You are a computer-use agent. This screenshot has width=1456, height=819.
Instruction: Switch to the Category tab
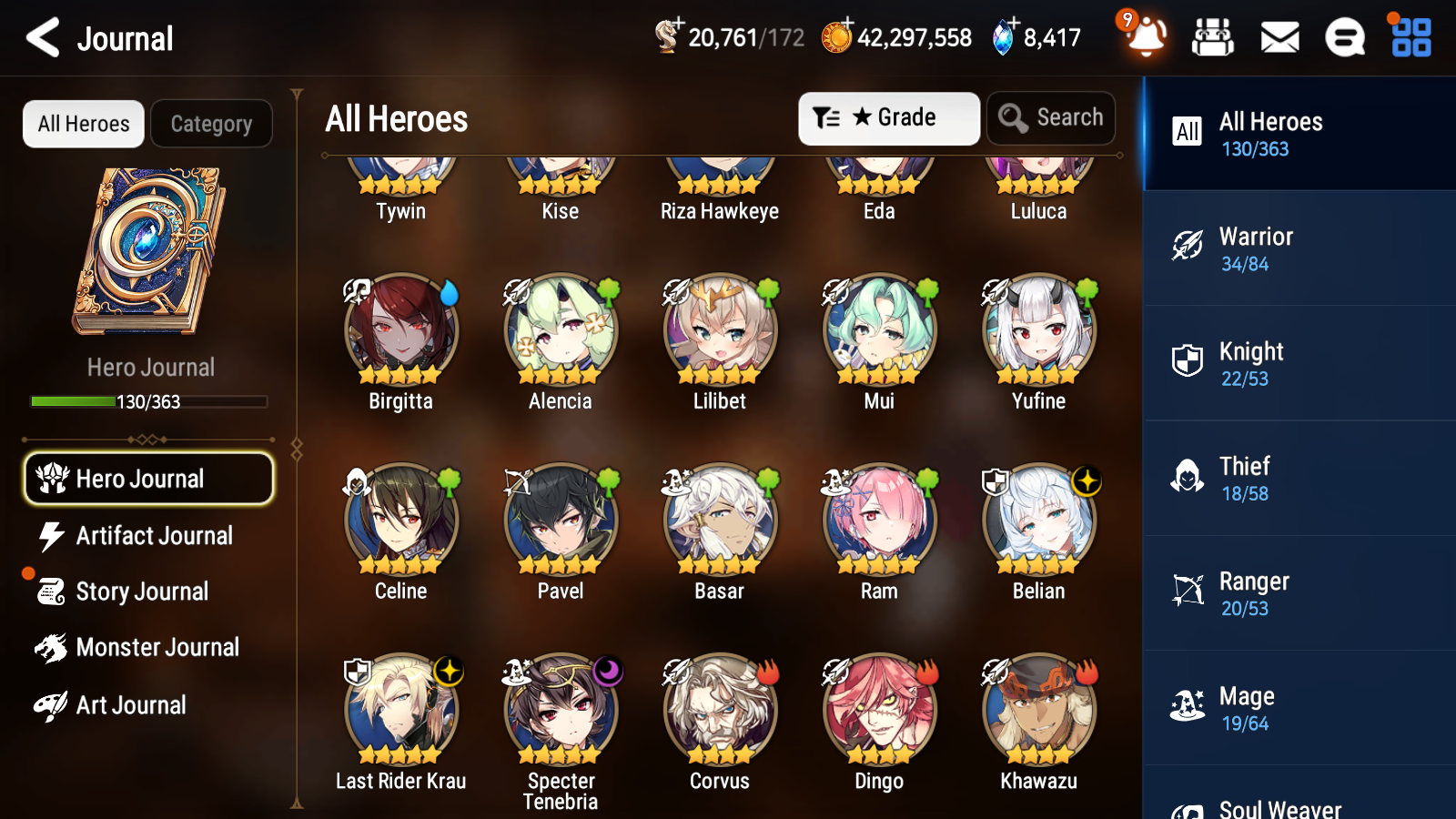[x=212, y=124]
